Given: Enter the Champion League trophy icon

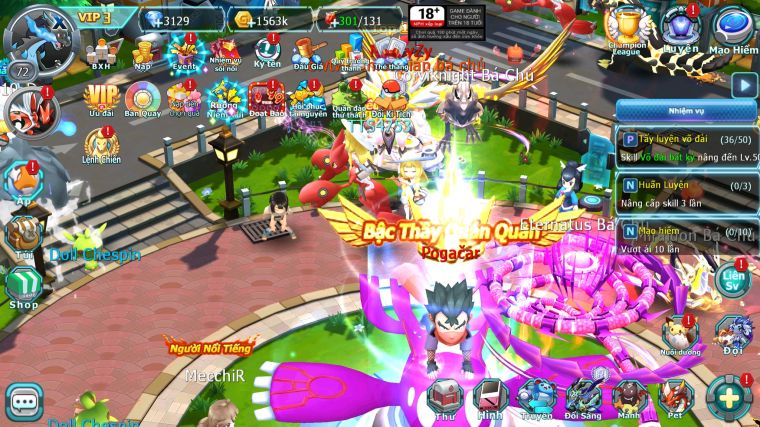Looking at the screenshot, I should (x=627, y=29).
